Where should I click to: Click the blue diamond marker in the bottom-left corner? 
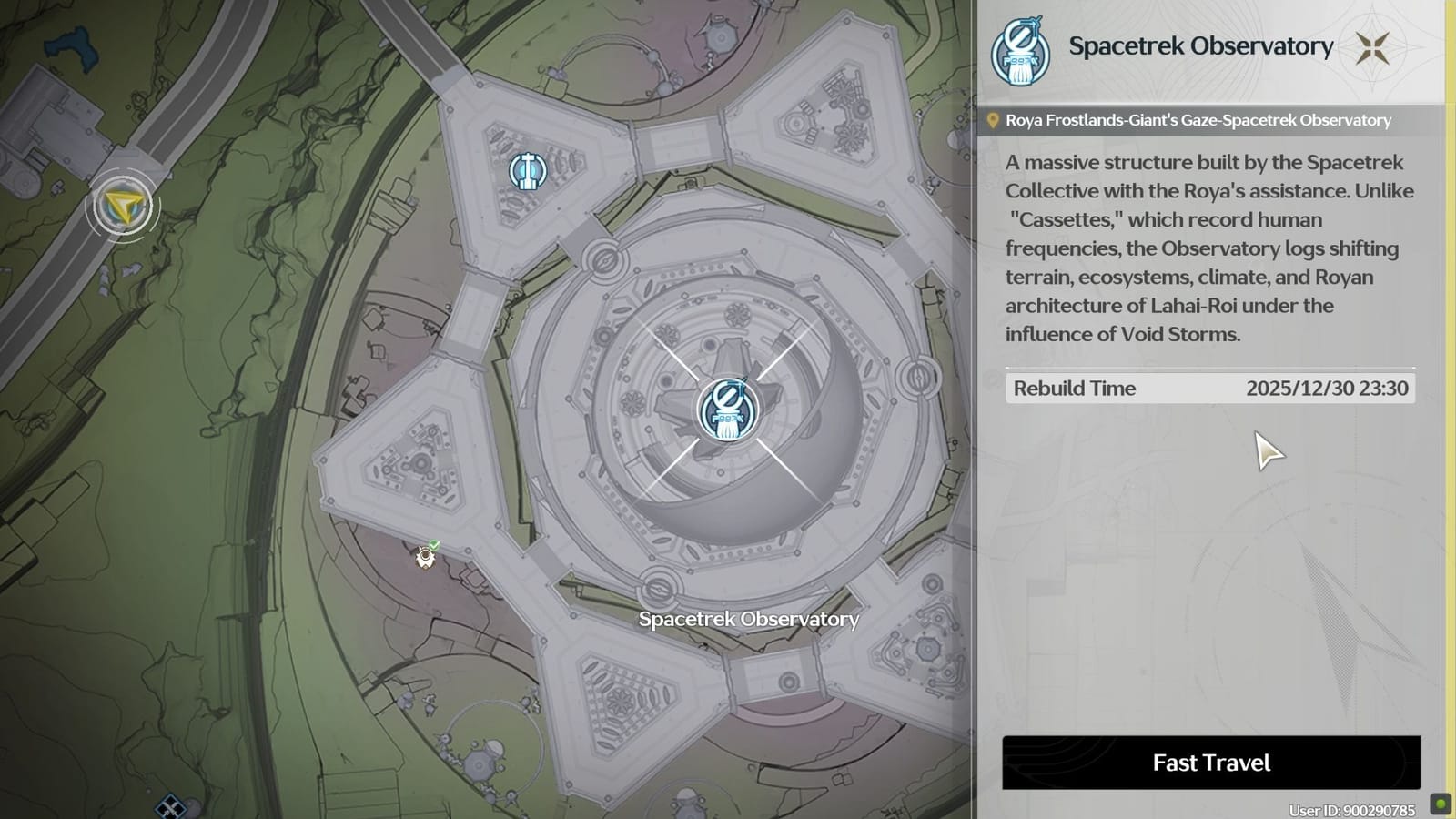[x=168, y=805]
